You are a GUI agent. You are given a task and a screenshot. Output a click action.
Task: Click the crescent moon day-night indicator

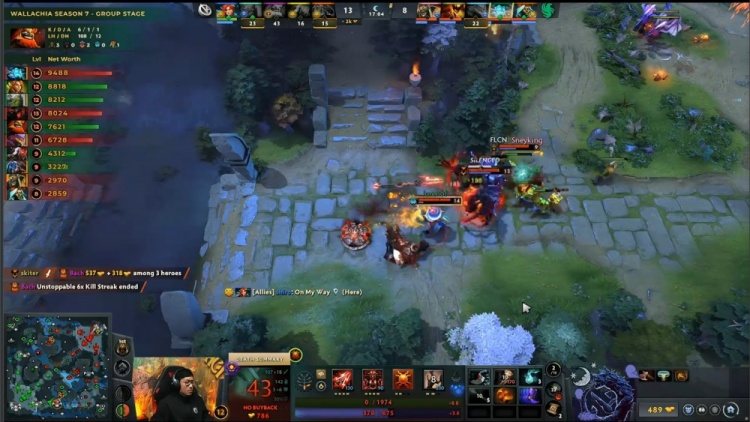pos(581,377)
